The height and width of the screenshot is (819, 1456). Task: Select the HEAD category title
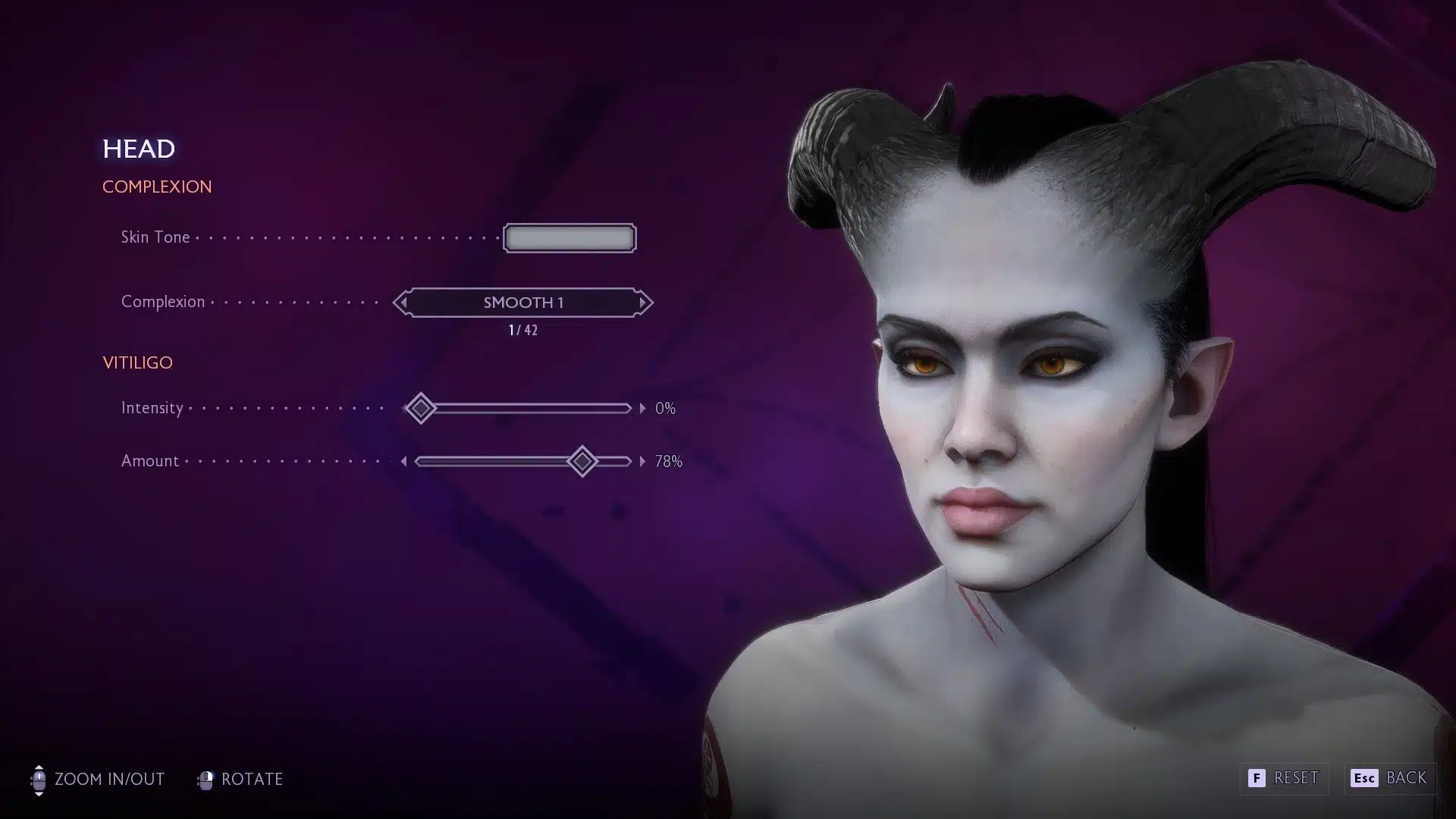point(140,149)
